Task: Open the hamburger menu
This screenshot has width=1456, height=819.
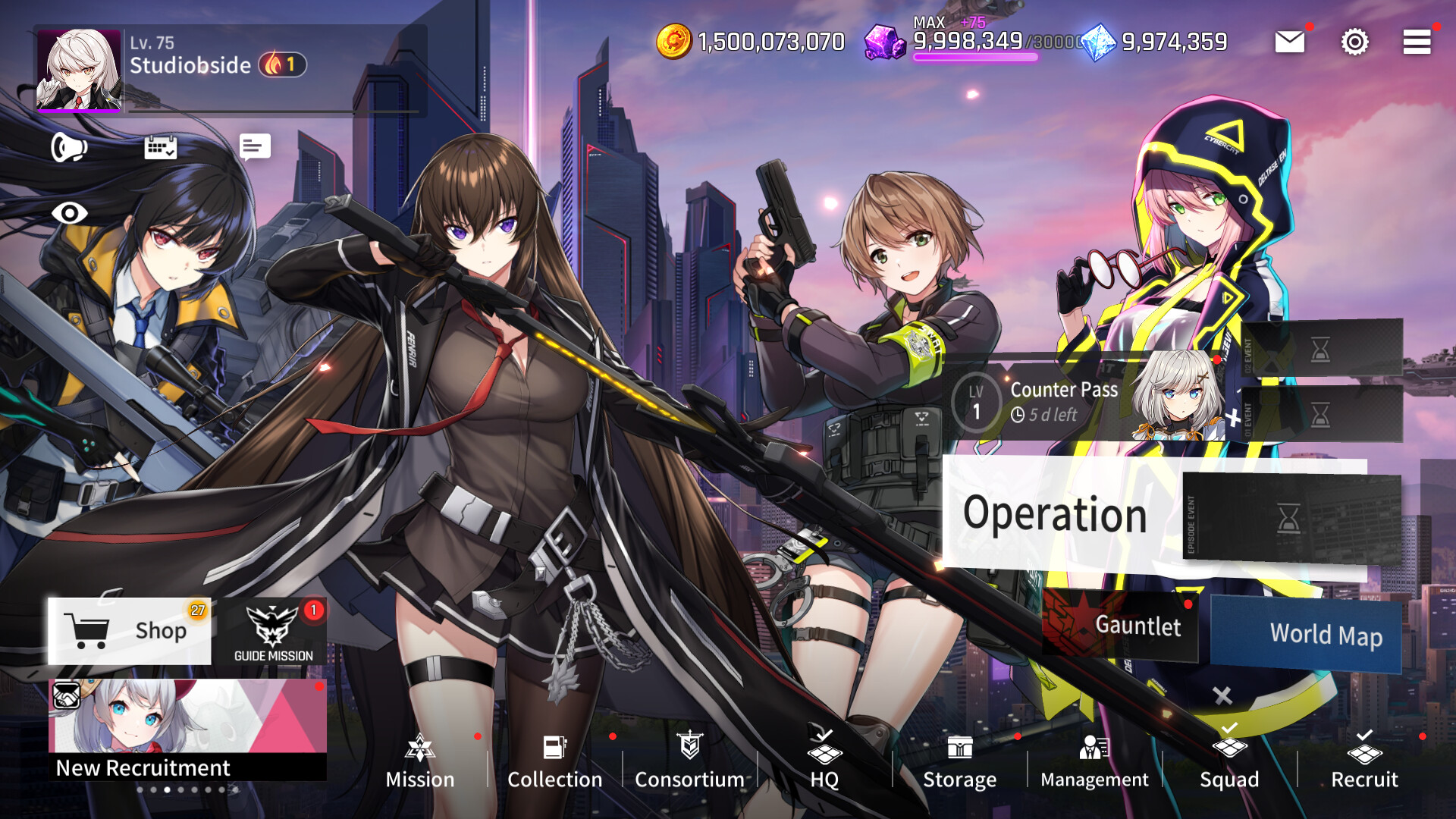Action: click(x=1414, y=42)
